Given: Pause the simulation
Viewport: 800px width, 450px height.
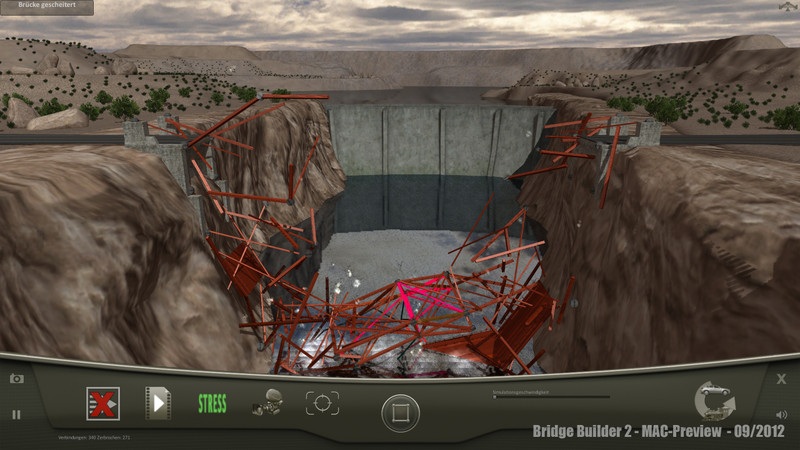Looking at the screenshot, I should (16, 414).
